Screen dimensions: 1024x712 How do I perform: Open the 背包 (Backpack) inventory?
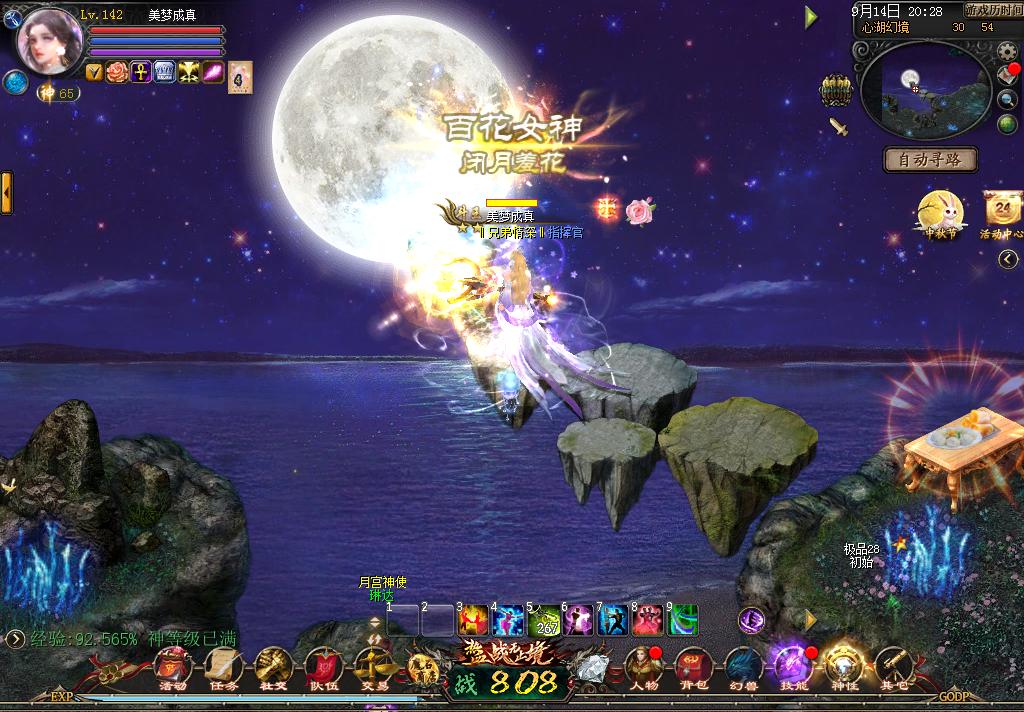pos(693,664)
